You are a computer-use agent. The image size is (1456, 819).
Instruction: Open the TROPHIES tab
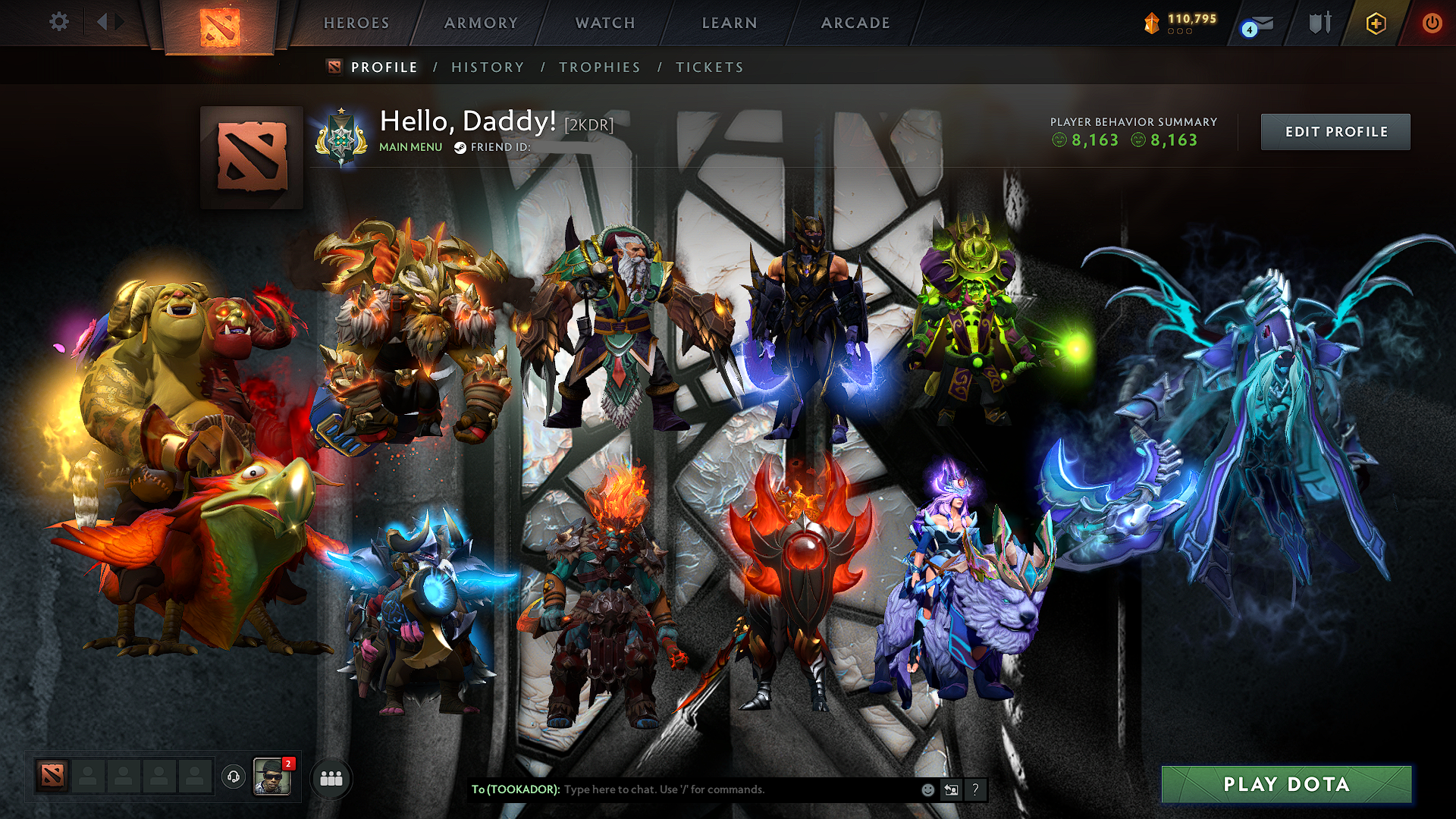click(x=600, y=67)
